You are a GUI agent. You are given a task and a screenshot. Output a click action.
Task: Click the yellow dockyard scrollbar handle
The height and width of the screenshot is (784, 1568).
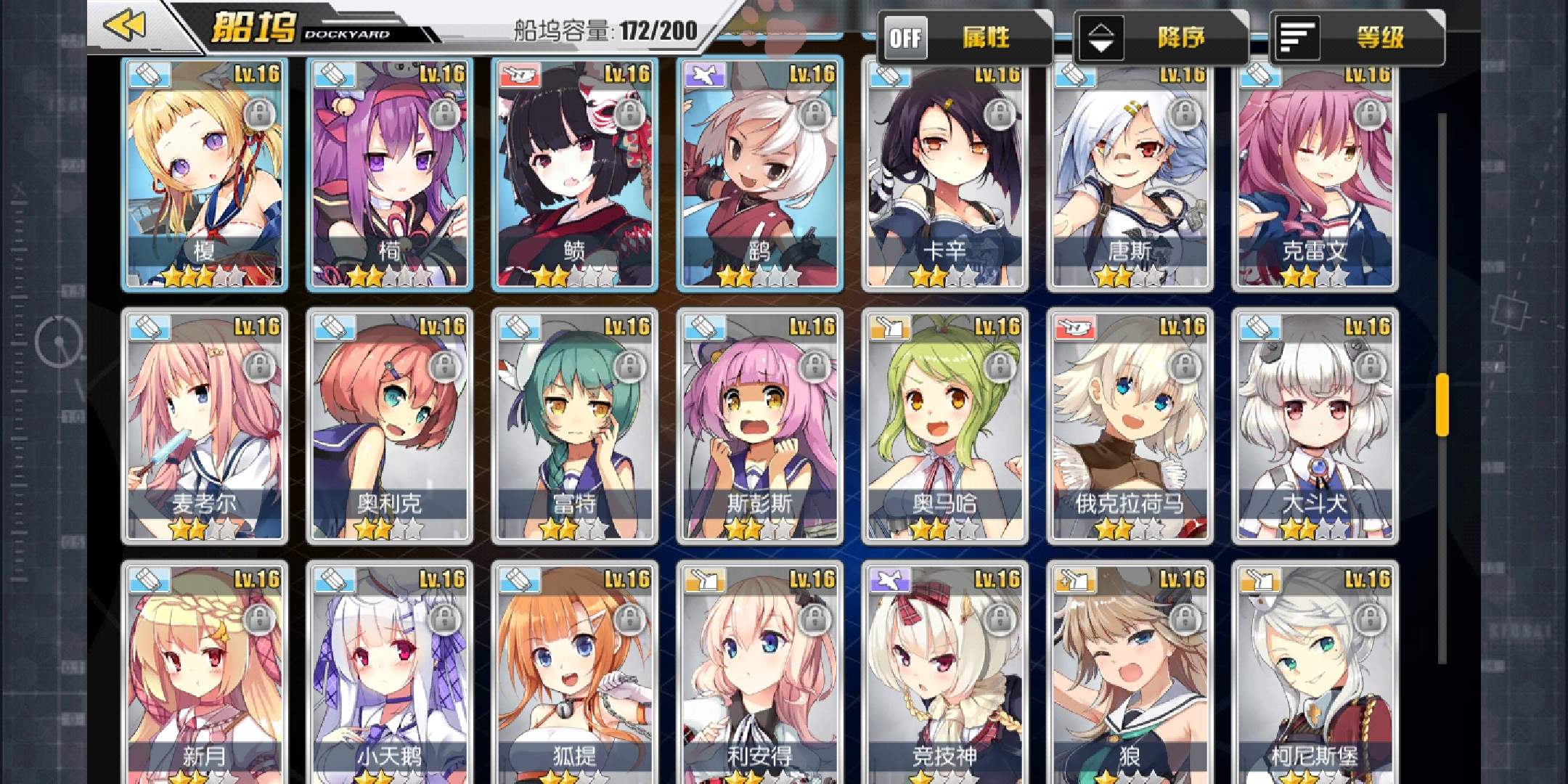(x=1442, y=404)
